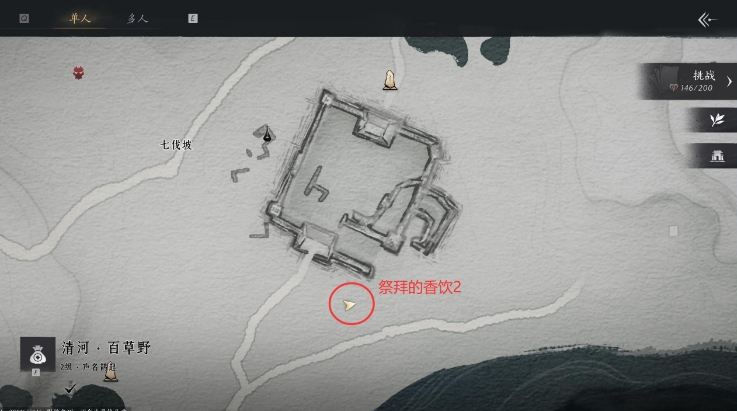
Task: Select the stone statue marker above the fortress
Action: [390, 79]
